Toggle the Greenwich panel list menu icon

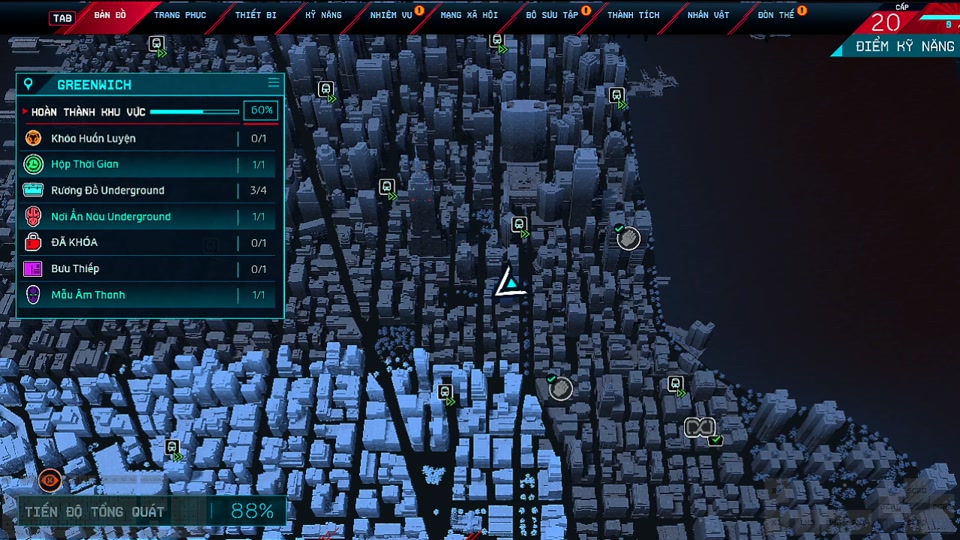point(274,84)
